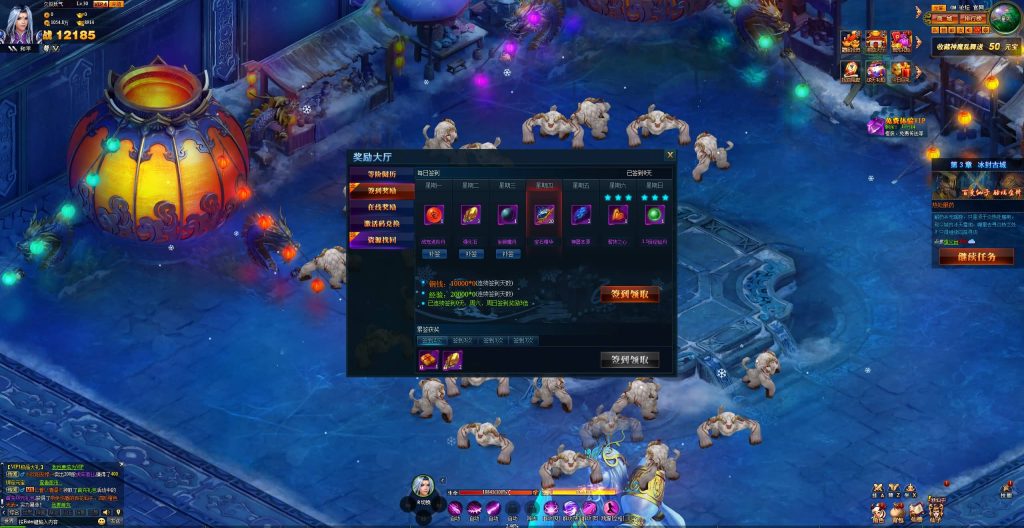Switch to the 在线奖励 online rewards tab
This screenshot has width=1024, height=528.
click(381, 206)
